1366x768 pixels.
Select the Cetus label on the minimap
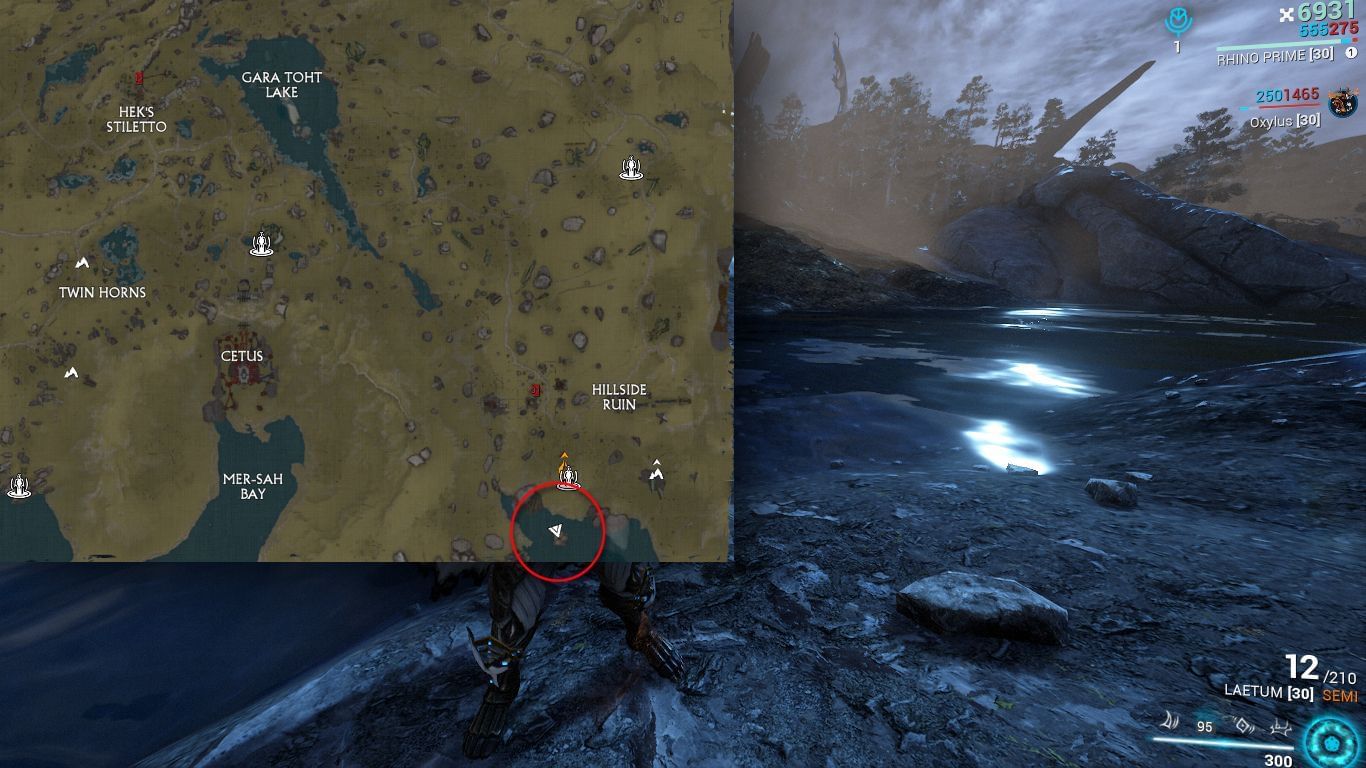pos(241,356)
